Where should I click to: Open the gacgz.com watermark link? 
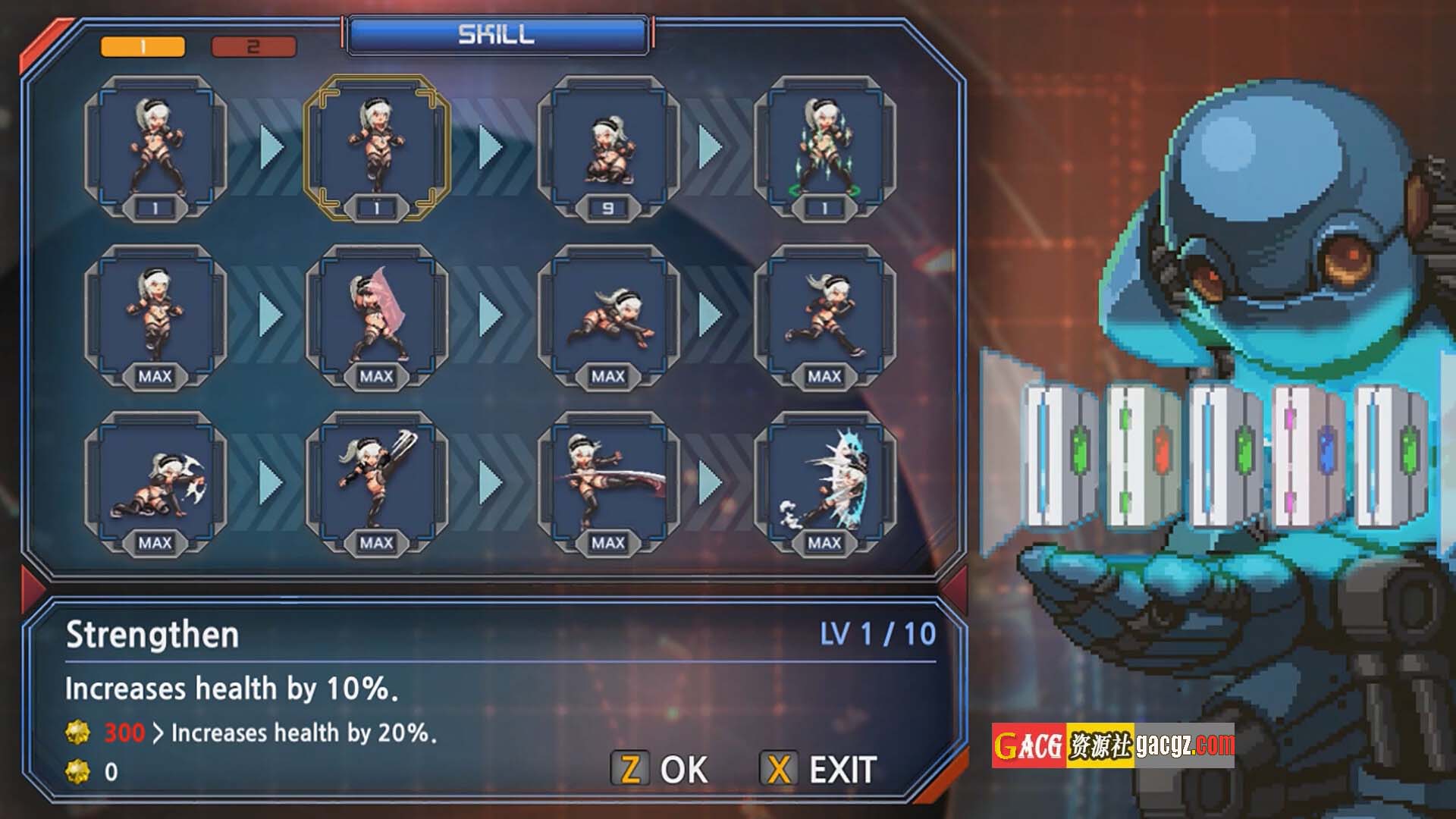[1112, 745]
